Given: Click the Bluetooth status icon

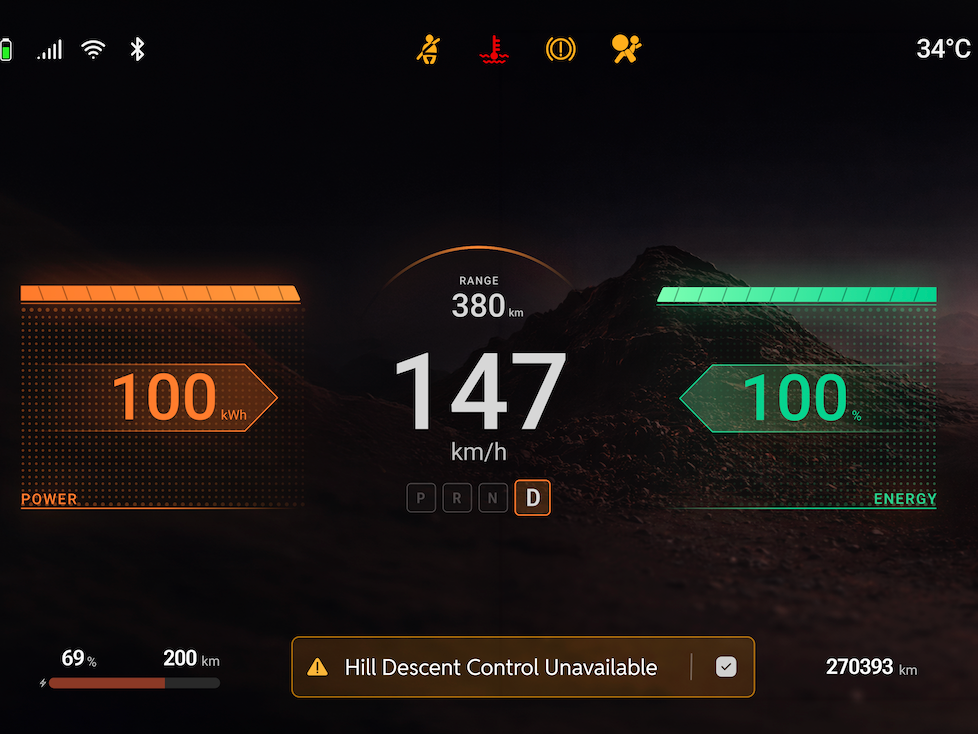Looking at the screenshot, I should (x=138, y=49).
